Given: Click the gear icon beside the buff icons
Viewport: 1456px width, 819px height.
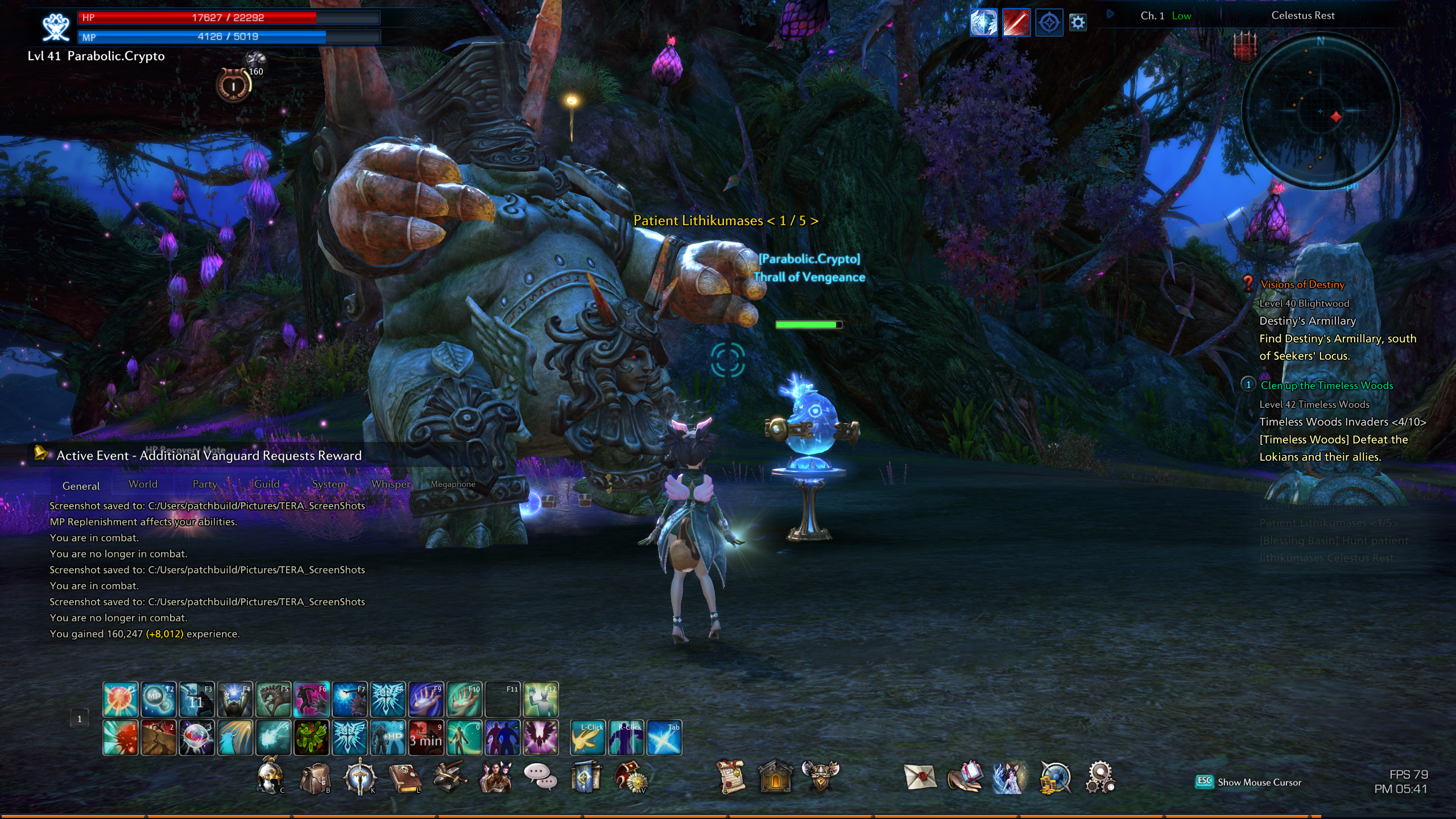Looking at the screenshot, I should 1078,23.
